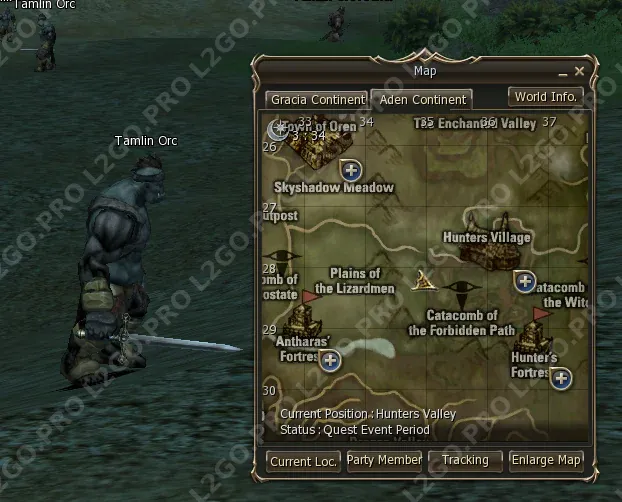Enlarge the map view
Screen dimensions: 622x502
[x=546, y=460]
